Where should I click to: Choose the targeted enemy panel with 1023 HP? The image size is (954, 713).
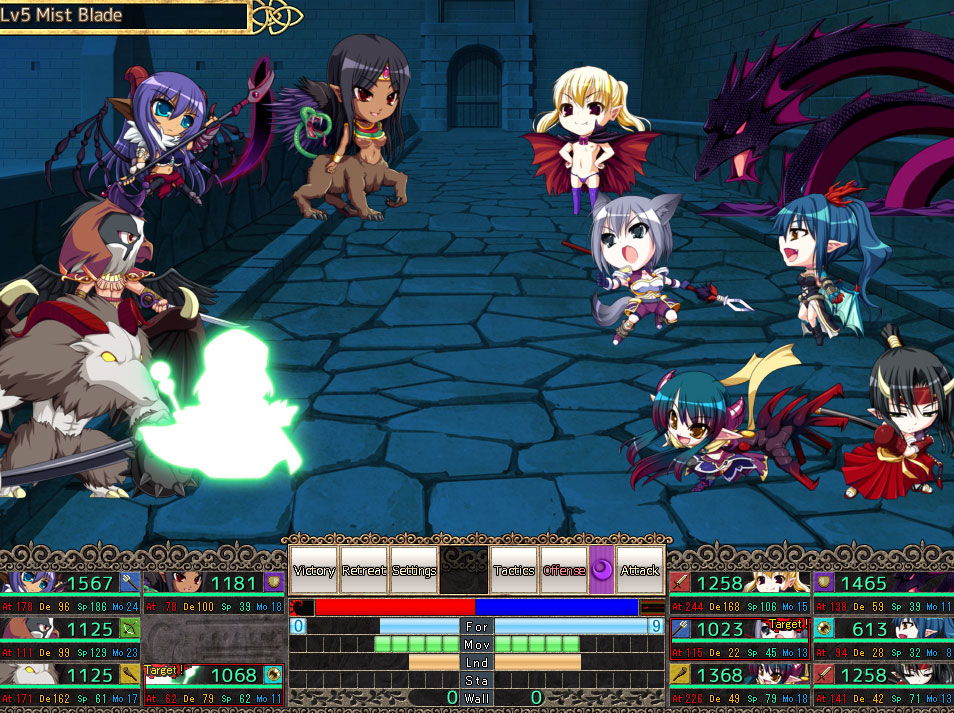click(x=740, y=637)
